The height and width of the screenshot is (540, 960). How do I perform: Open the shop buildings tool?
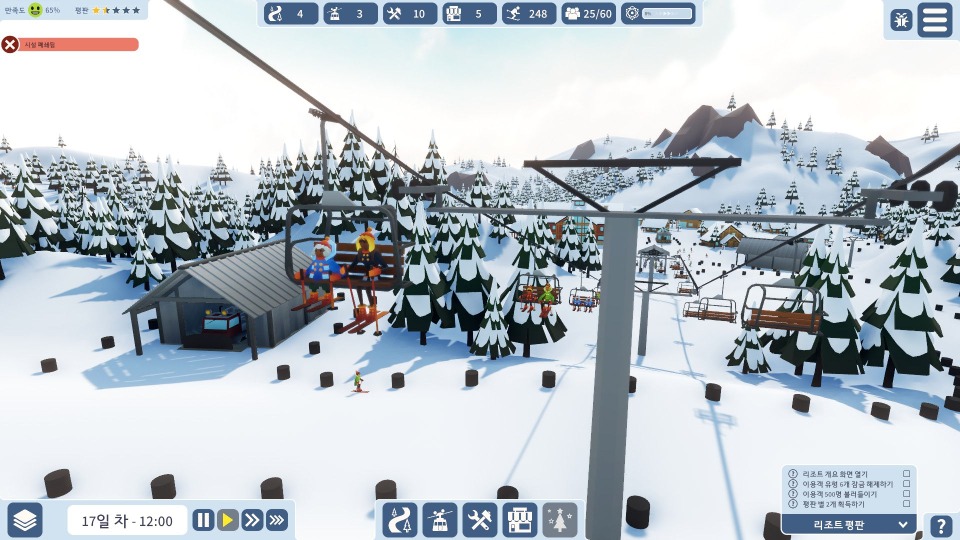tap(520, 520)
